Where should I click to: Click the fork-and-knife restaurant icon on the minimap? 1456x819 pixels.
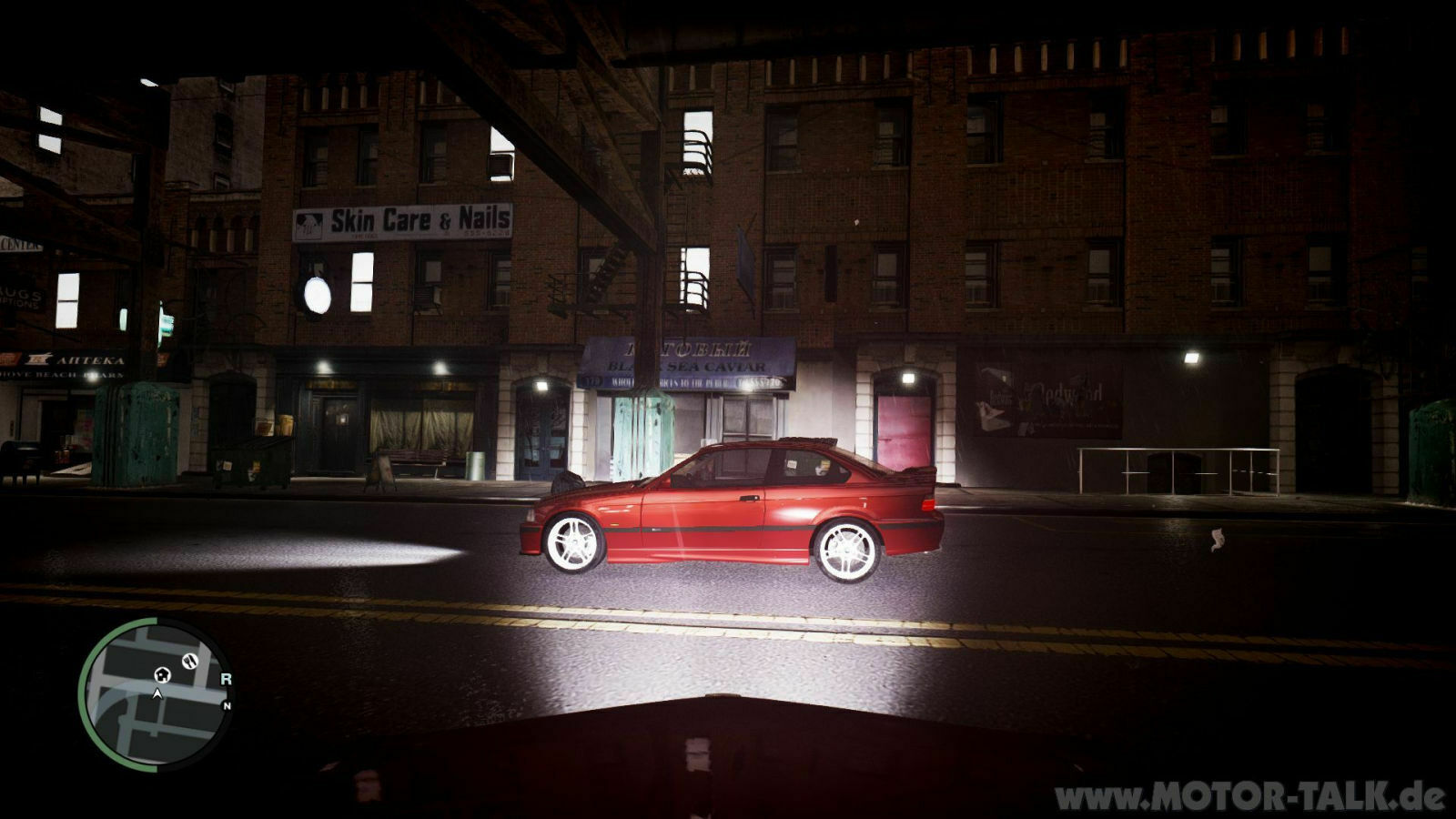[x=190, y=661]
